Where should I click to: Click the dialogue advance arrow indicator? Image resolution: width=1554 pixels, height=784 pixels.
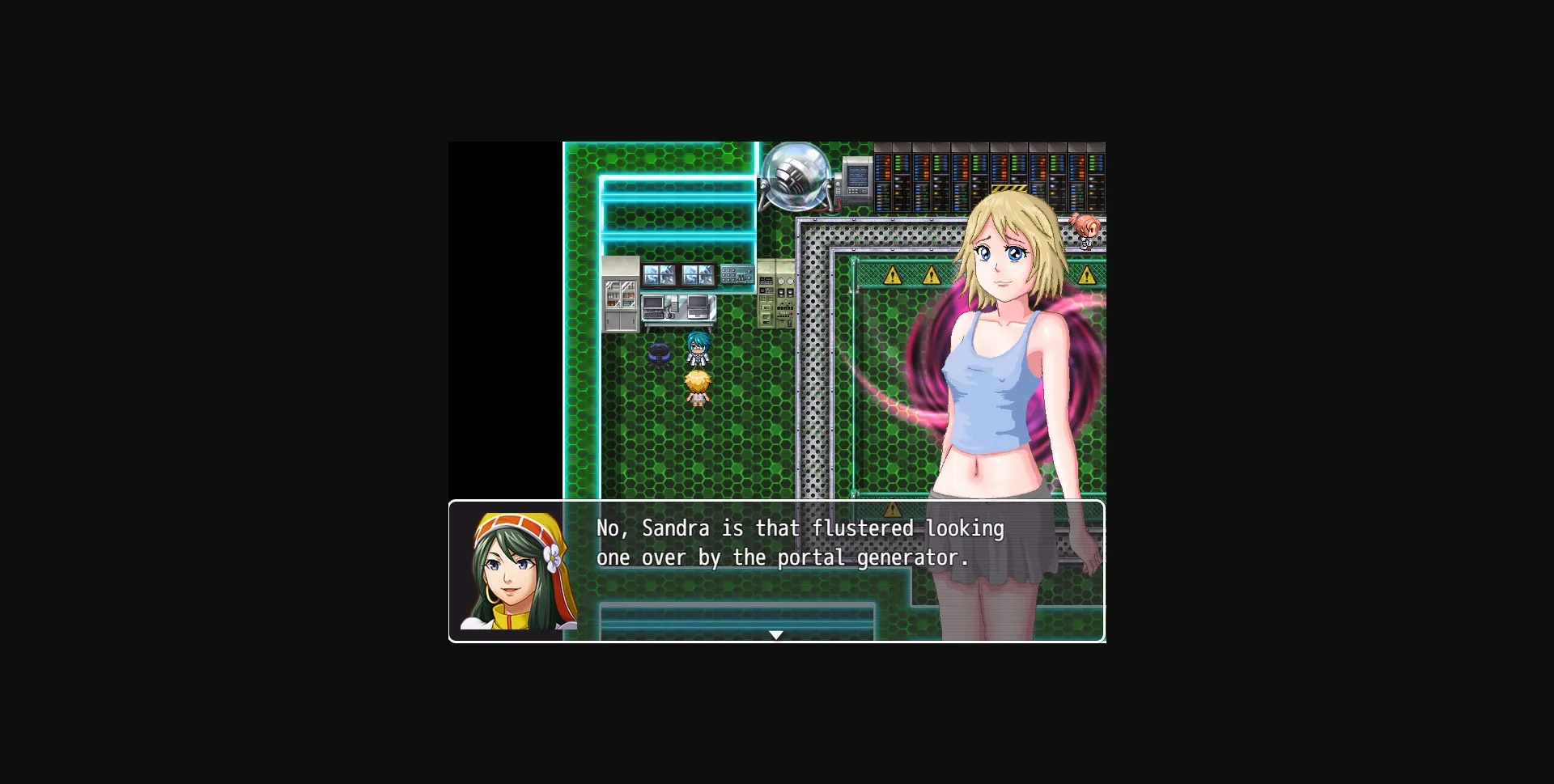coord(777,636)
